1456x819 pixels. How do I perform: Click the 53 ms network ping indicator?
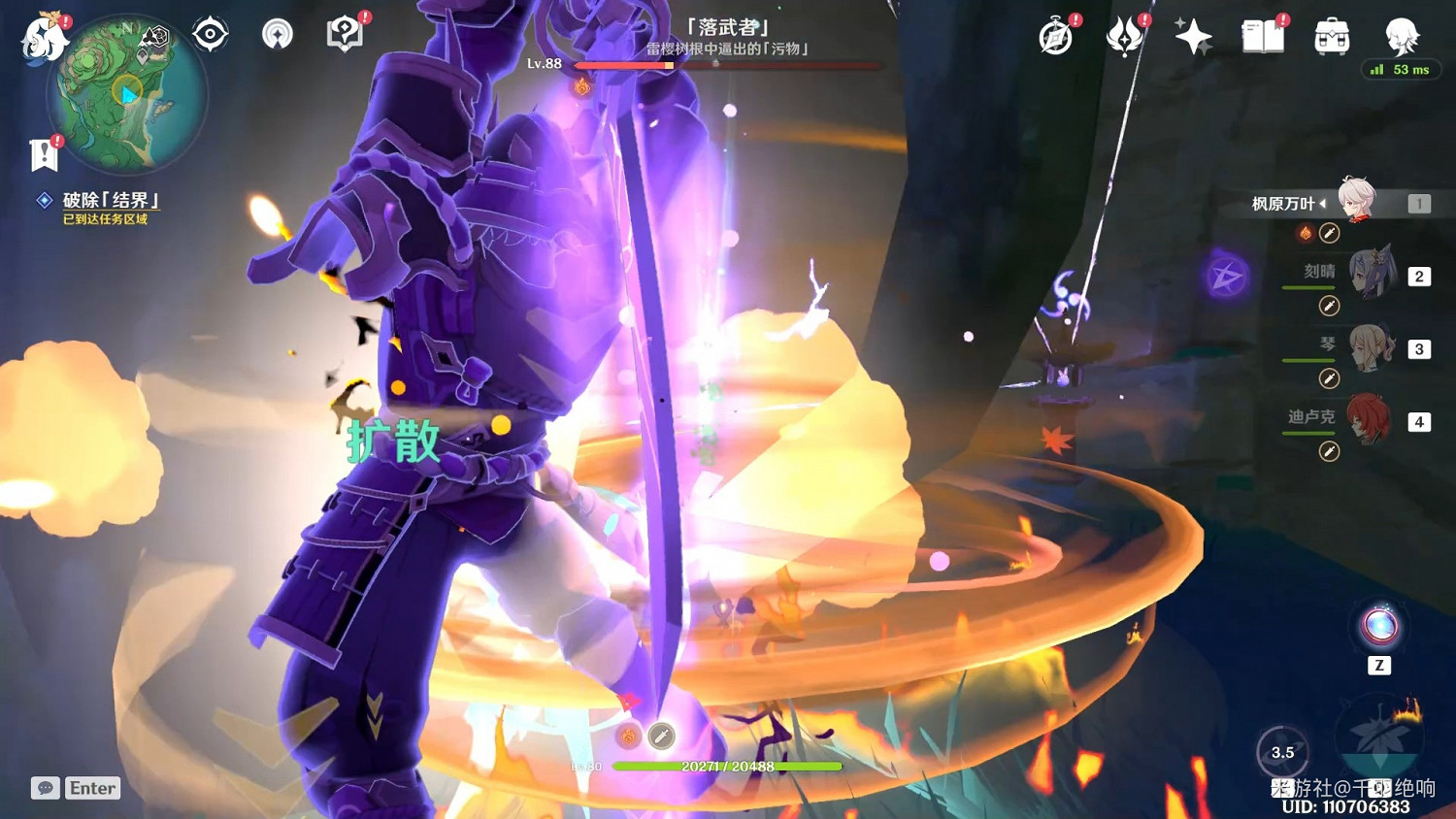pos(1401,70)
